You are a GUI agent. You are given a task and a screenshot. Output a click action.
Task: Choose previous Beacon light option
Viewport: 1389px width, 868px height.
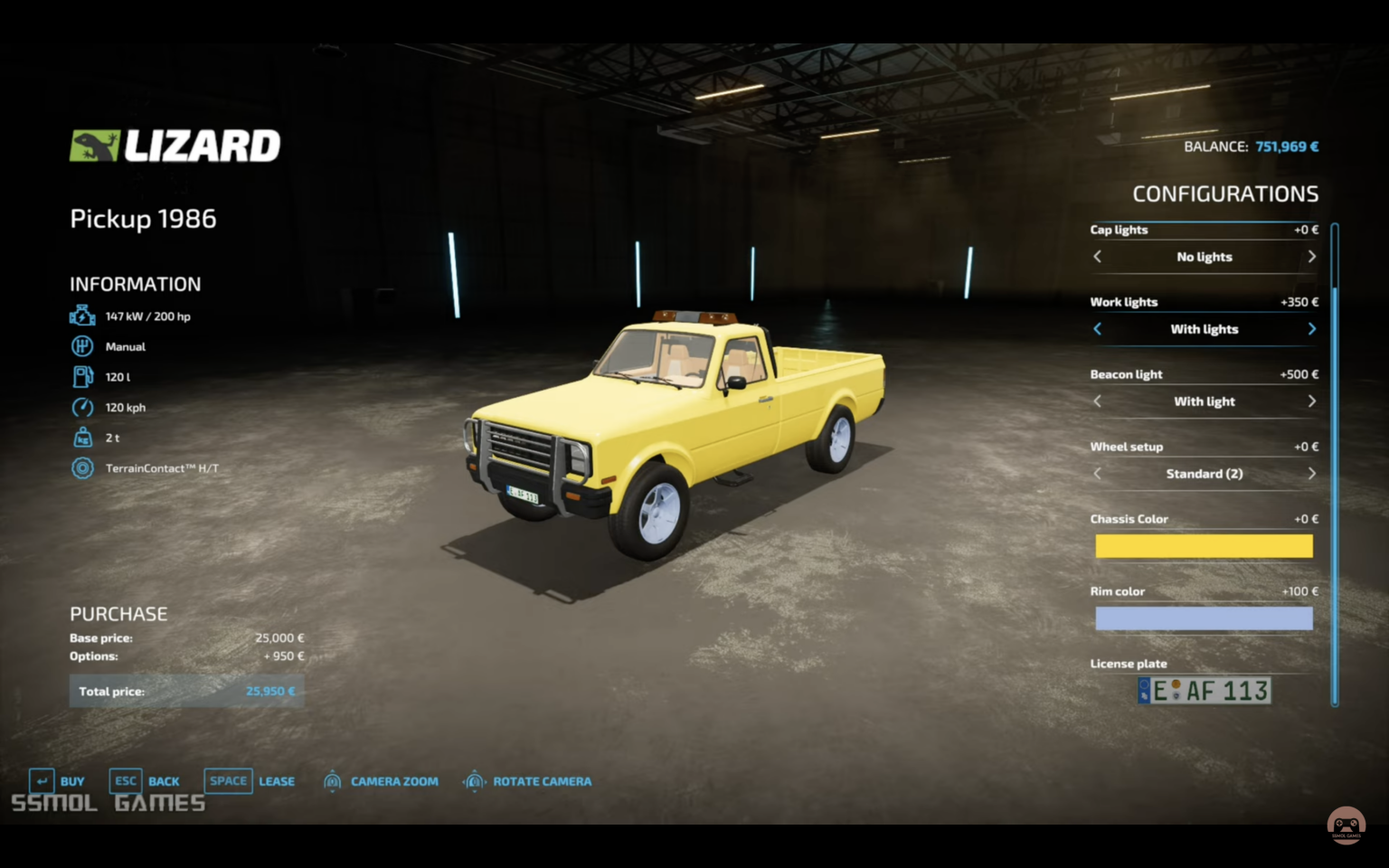[1098, 401]
